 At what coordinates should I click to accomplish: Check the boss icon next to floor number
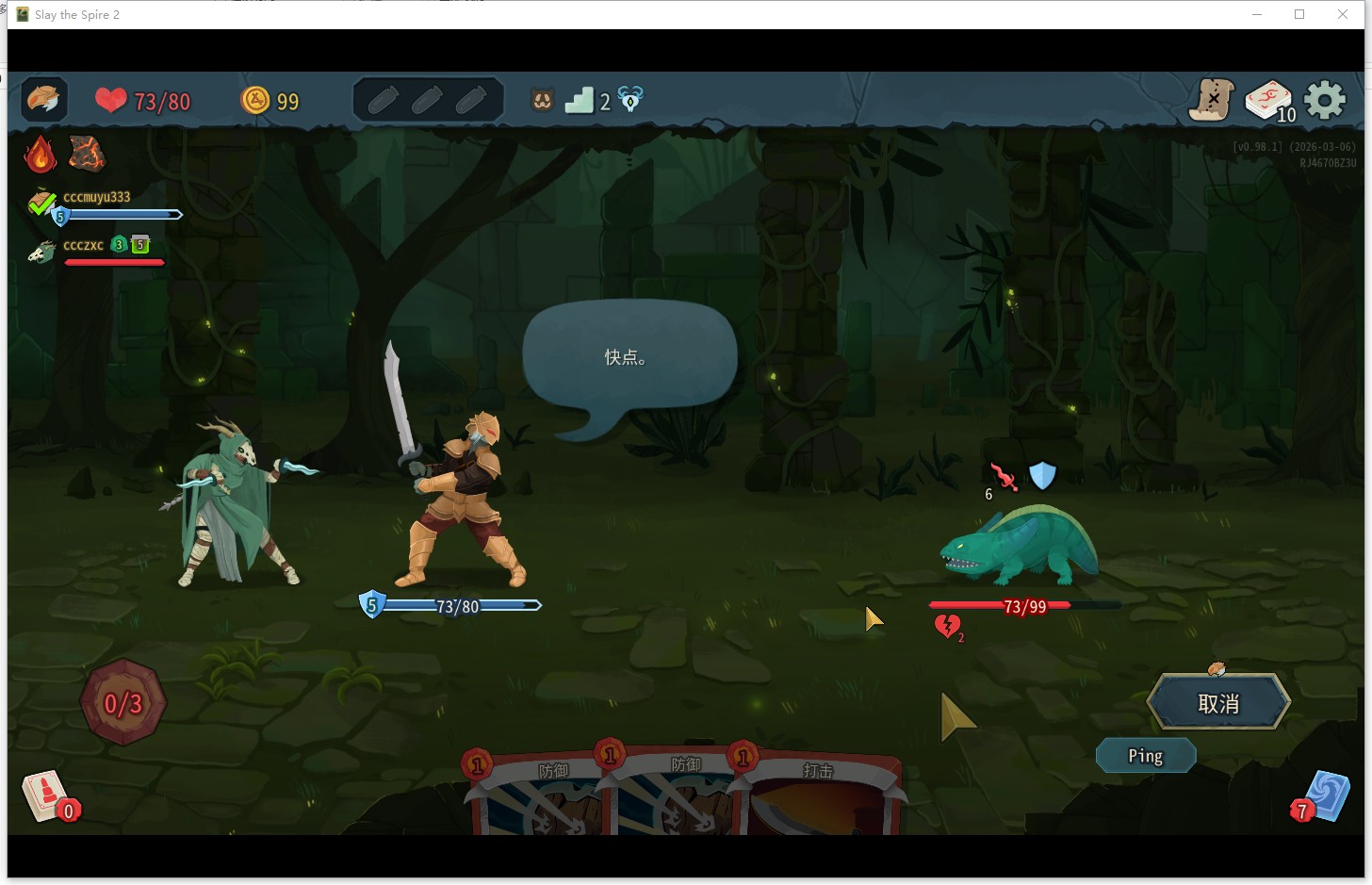pyautogui.click(x=630, y=99)
